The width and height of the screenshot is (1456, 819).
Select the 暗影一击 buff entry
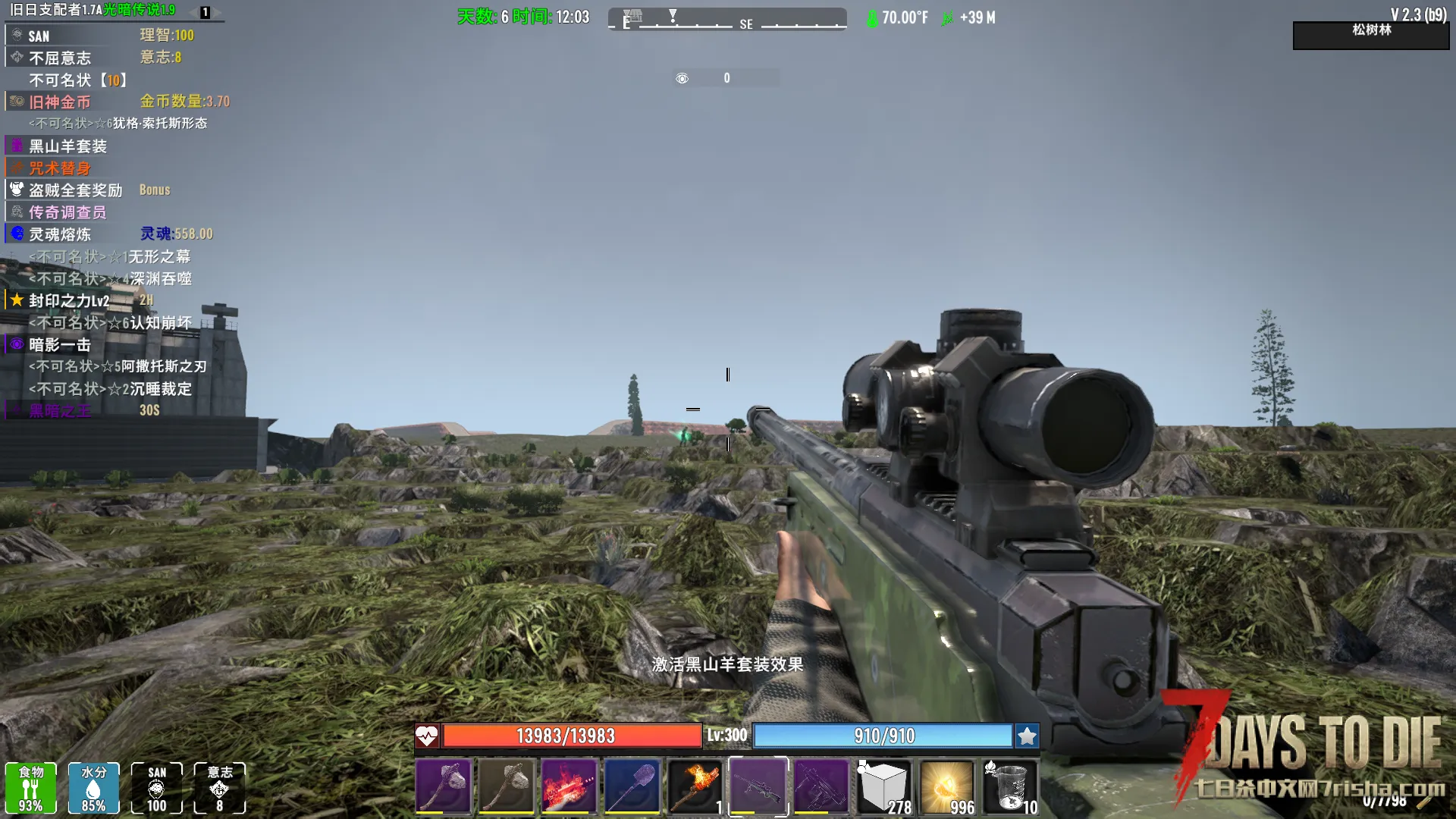point(59,345)
